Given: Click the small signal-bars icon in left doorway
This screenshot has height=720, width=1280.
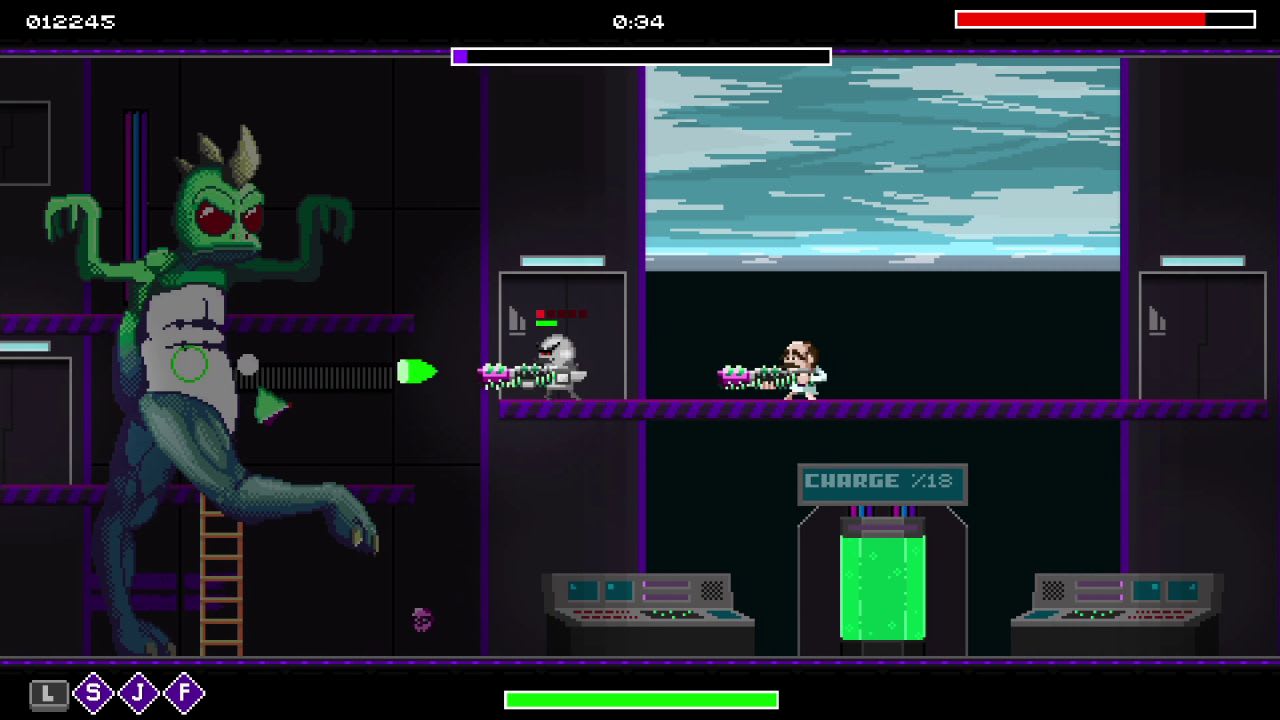Looking at the screenshot, I should point(515,320).
